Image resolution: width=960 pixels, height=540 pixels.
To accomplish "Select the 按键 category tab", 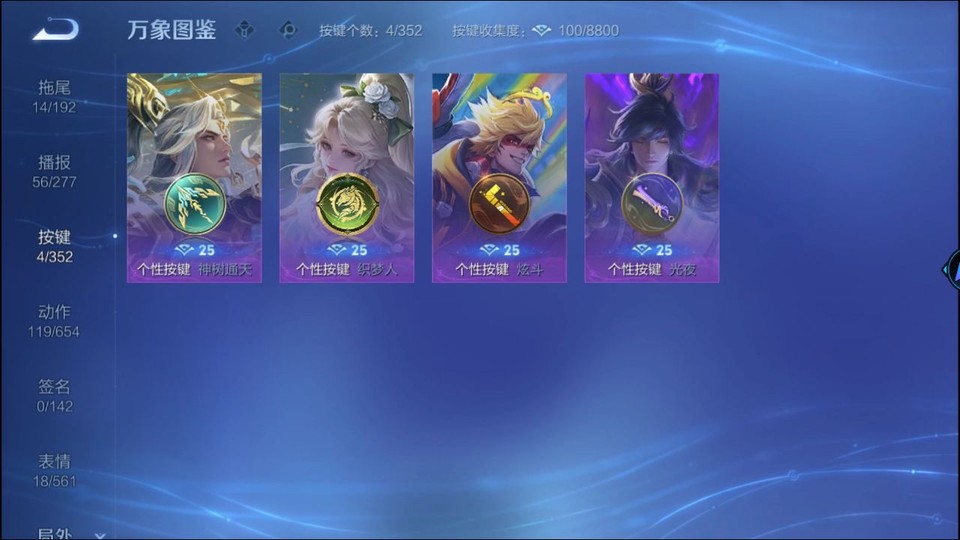I will pyautogui.click(x=54, y=246).
